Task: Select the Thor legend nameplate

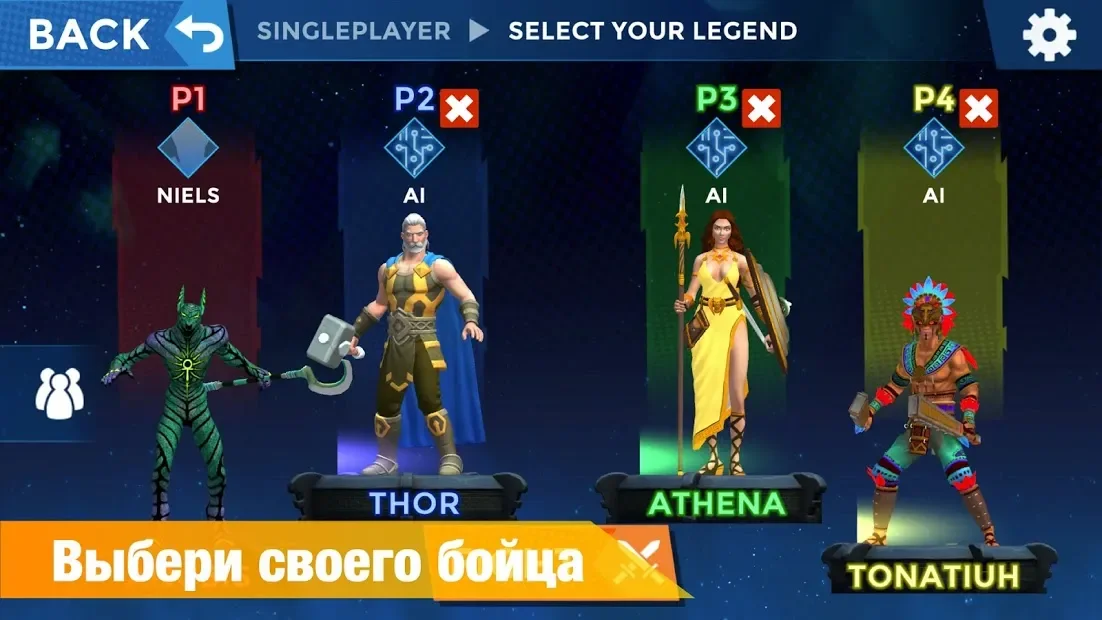Action: (x=414, y=502)
